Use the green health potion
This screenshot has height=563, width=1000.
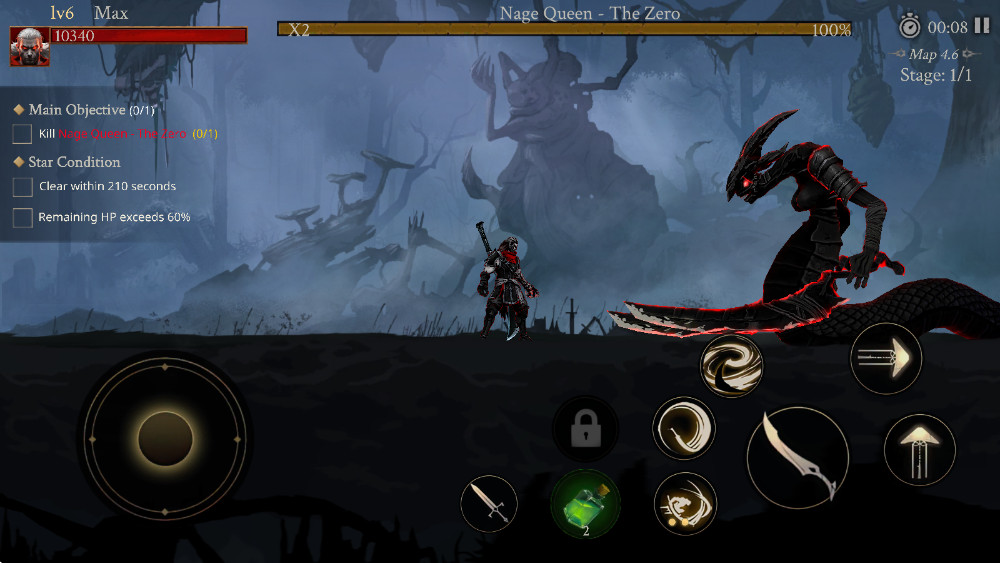pos(586,503)
